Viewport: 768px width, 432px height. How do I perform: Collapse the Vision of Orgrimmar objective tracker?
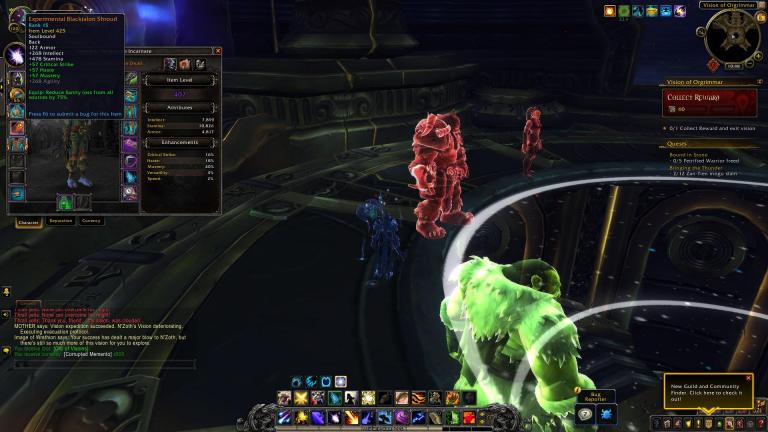(x=759, y=82)
